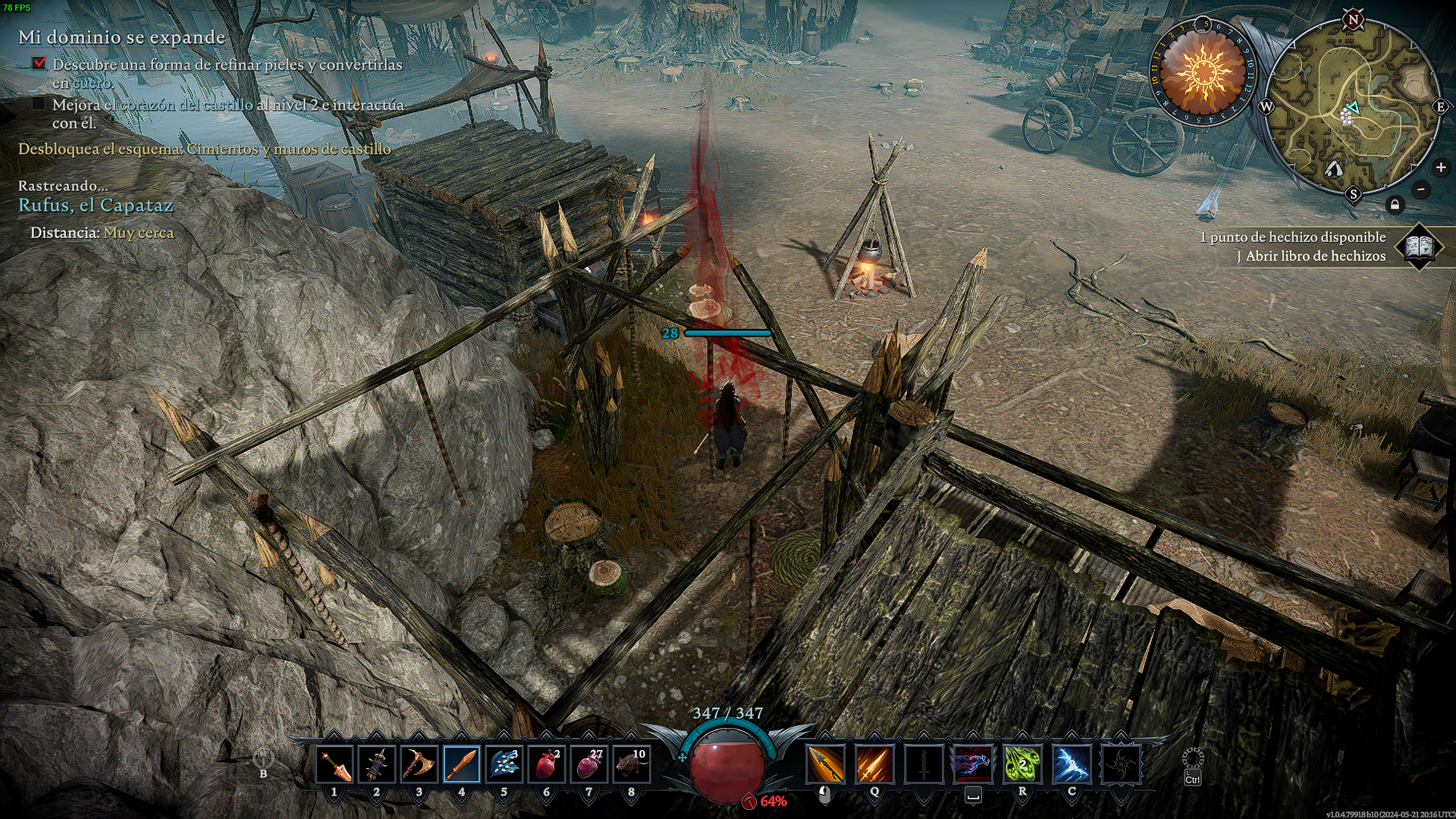Cast the green skulls R spell

1022,764
